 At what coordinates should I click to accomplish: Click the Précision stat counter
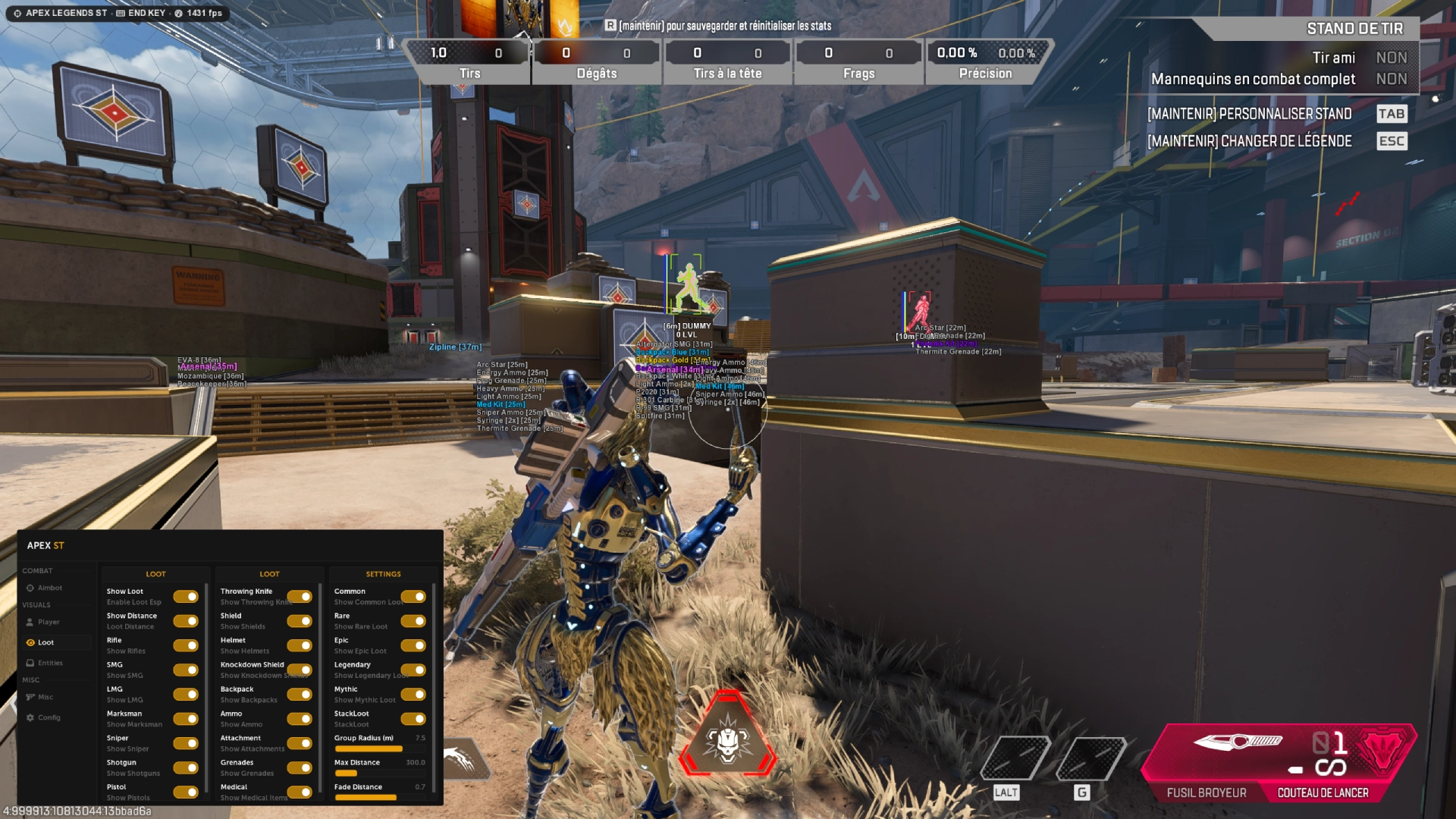click(987, 61)
